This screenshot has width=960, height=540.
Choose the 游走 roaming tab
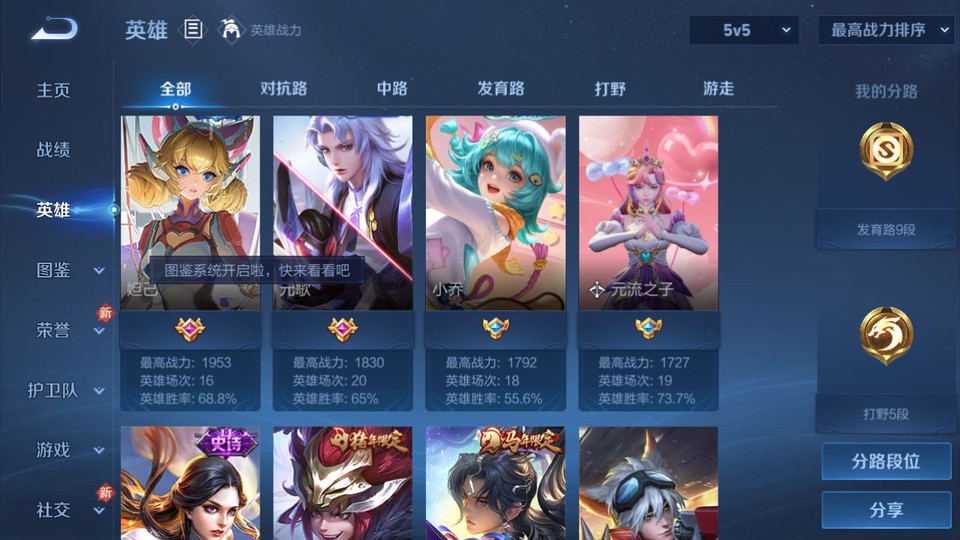pyautogui.click(x=718, y=89)
